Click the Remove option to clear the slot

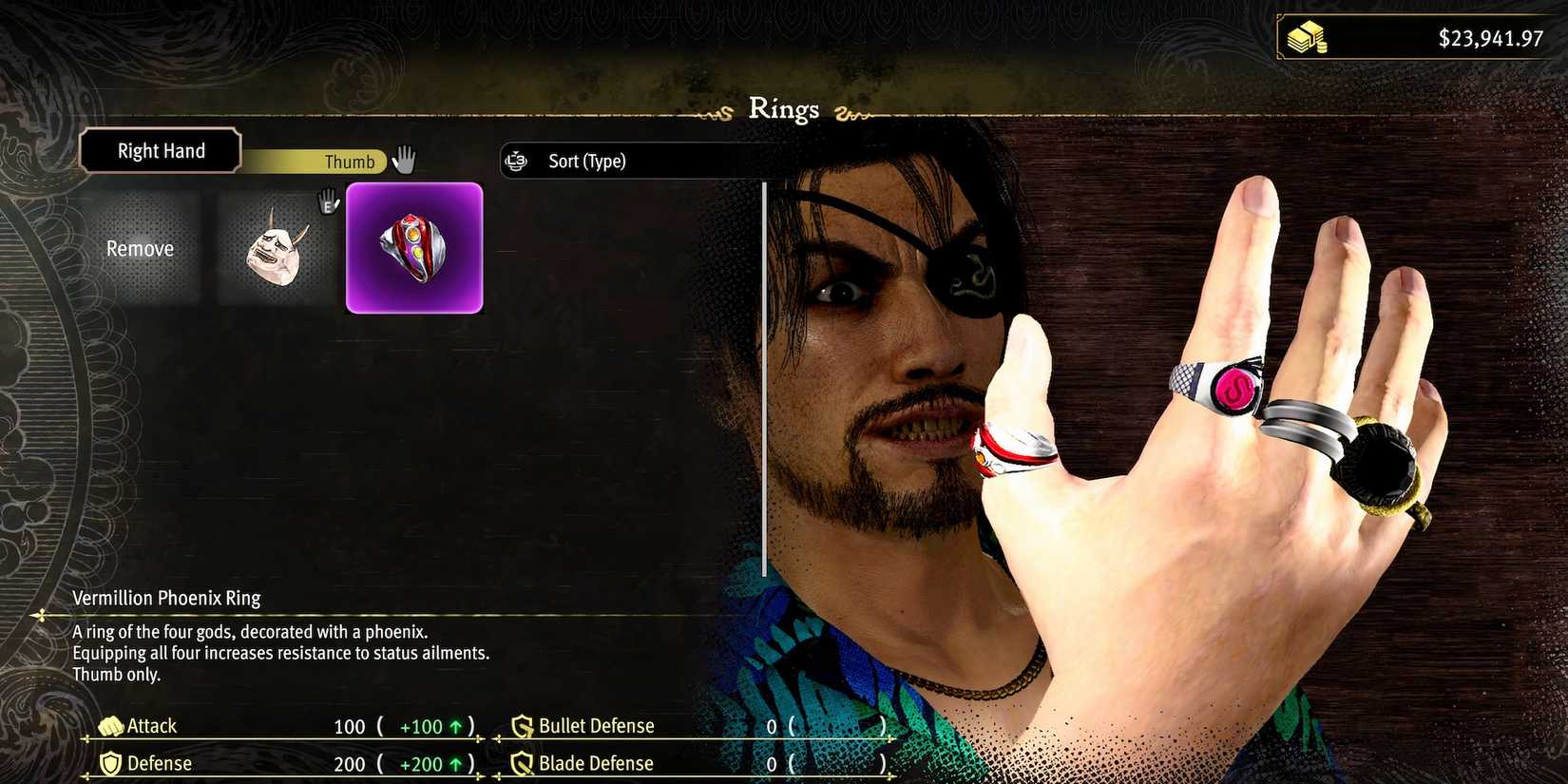(140, 248)
